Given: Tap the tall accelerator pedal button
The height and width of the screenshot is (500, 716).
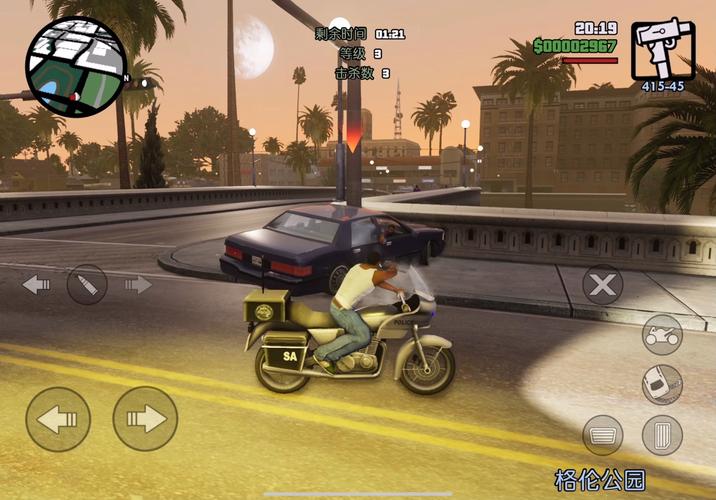Looking at the screenshot, I should coord(661,435).
